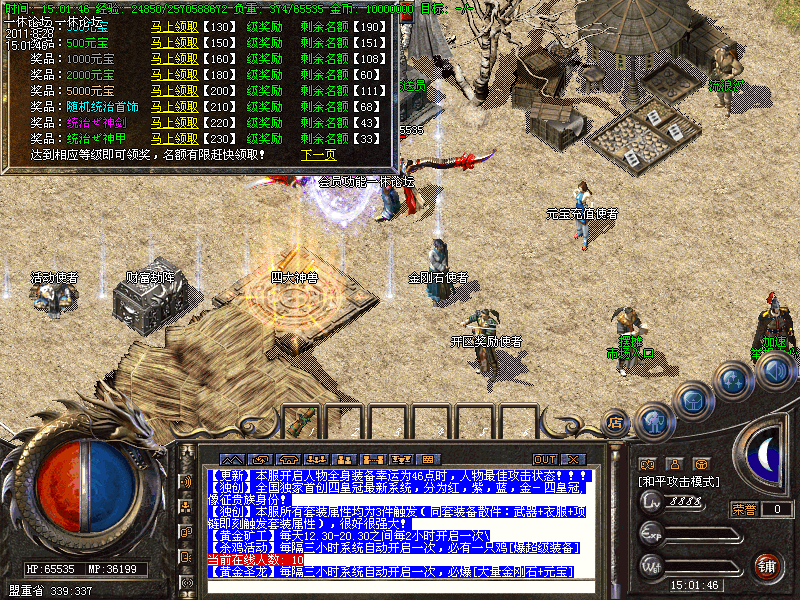Viewport: 800px width, 600px height.
Task: Click the OUT button above chat
Action: (x=545, y=459)
